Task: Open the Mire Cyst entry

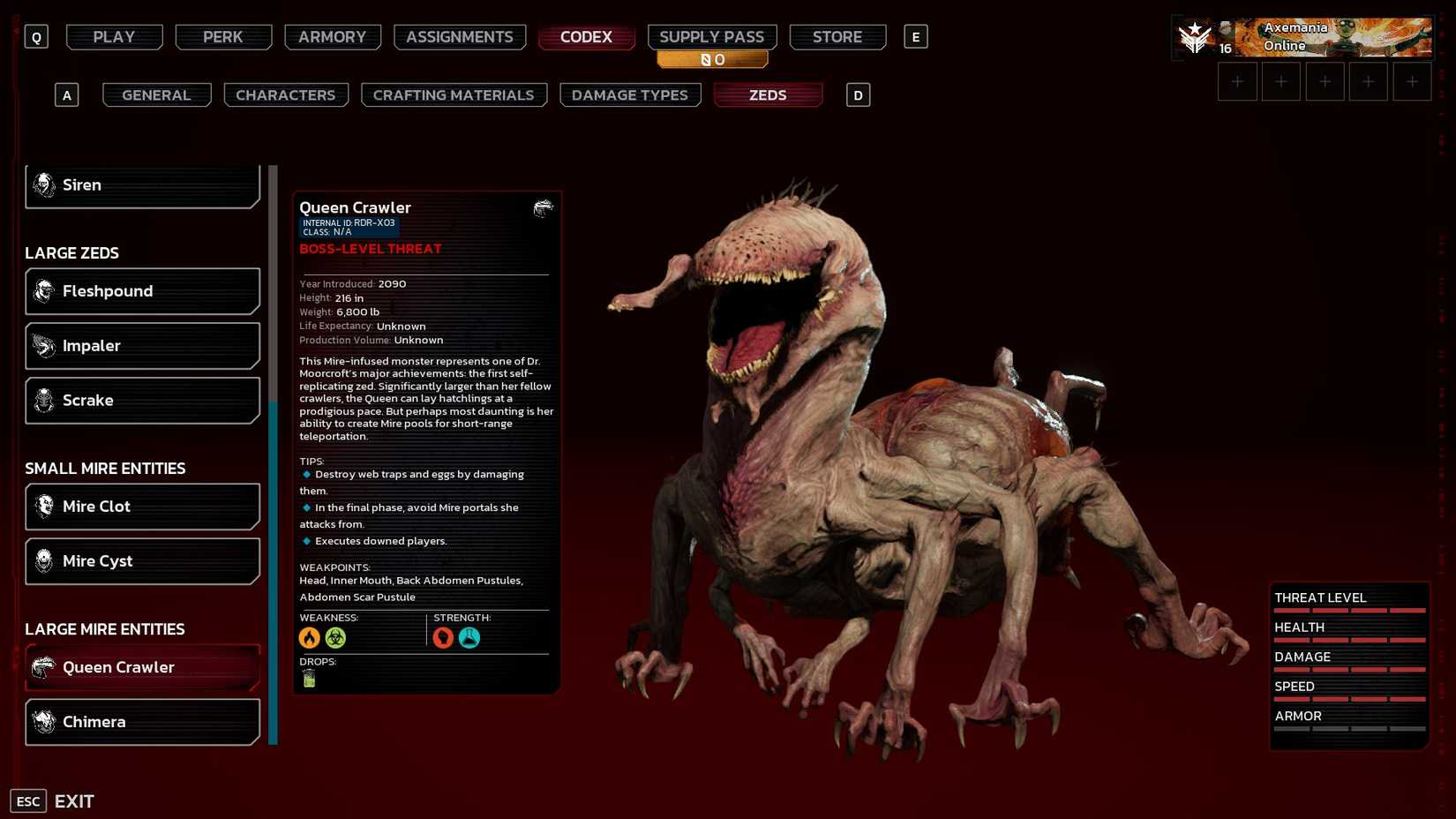Action: coord(142,560)
